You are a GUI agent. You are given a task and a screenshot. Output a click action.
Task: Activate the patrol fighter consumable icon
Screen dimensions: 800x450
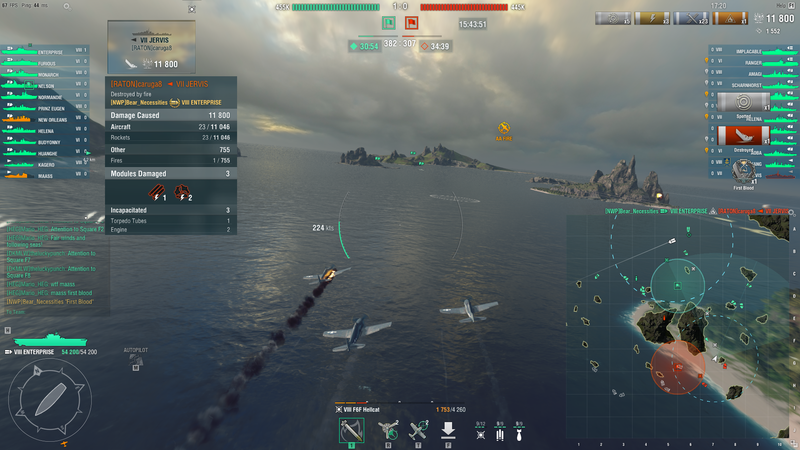418,430
